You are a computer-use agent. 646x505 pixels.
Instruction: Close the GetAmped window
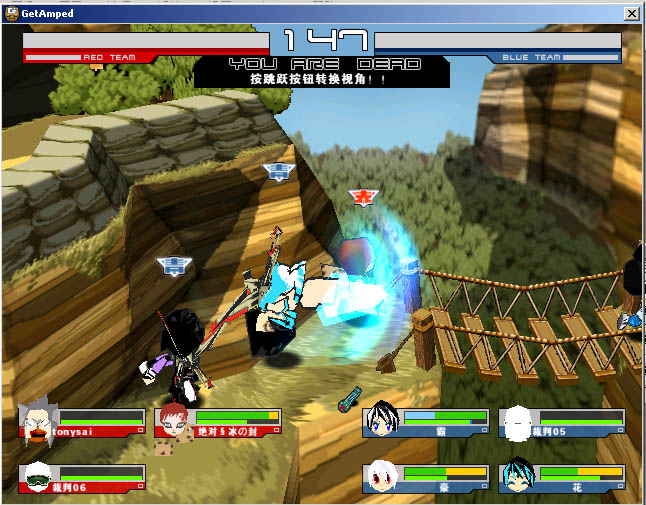click(x=631, y=14)
